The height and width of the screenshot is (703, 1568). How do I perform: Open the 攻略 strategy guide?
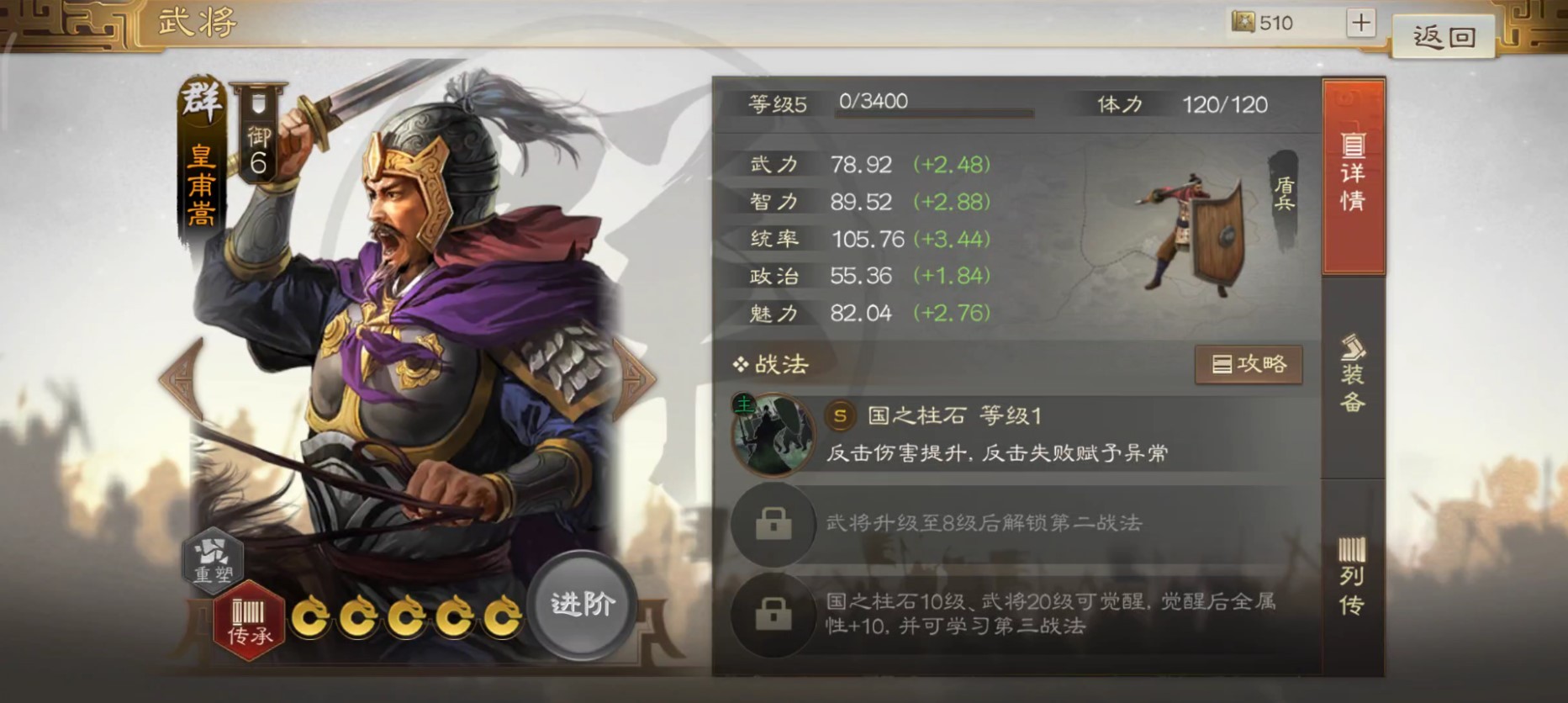point(1248,364)
